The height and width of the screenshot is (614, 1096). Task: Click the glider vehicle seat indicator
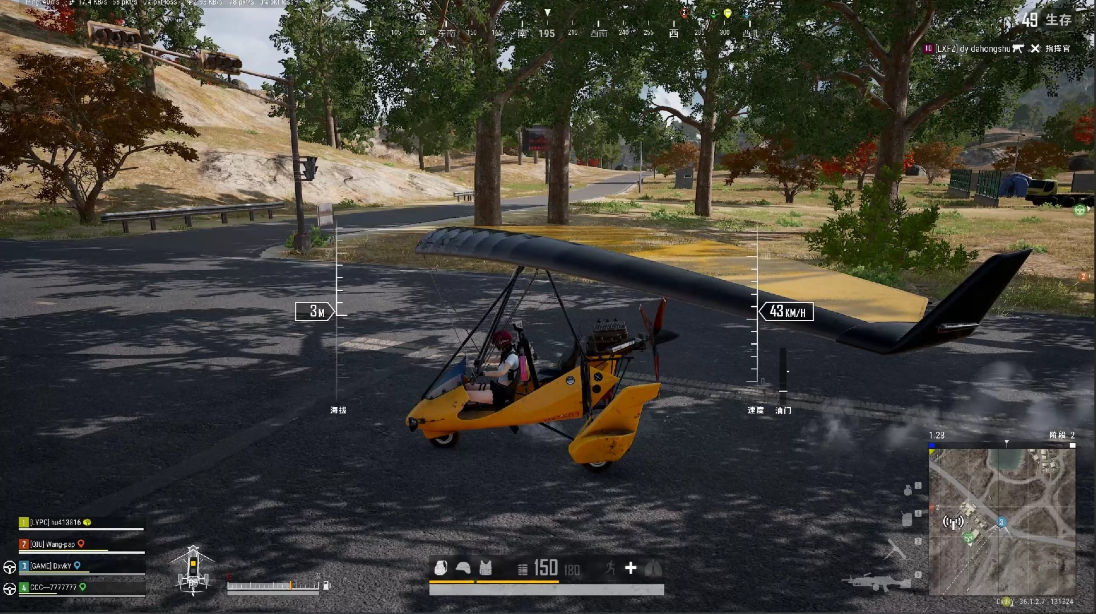coord(191,570)
